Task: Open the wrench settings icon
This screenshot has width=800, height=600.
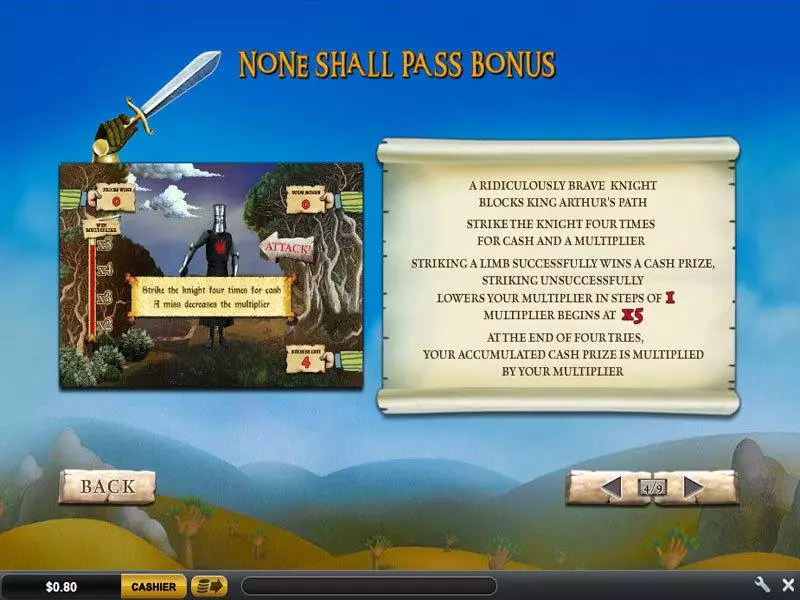Action: pos(762,585)
